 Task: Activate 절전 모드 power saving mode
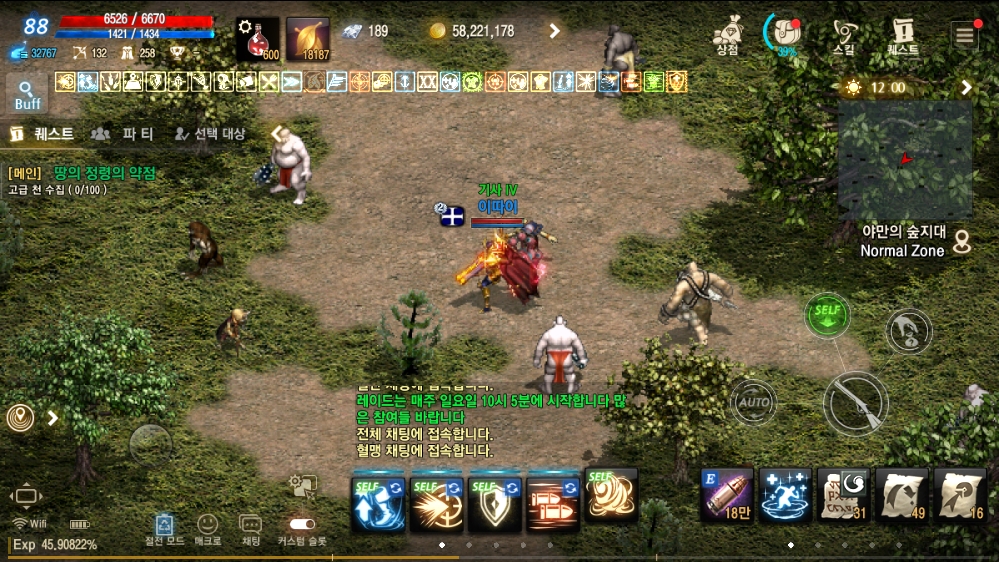tap(166, 528)
